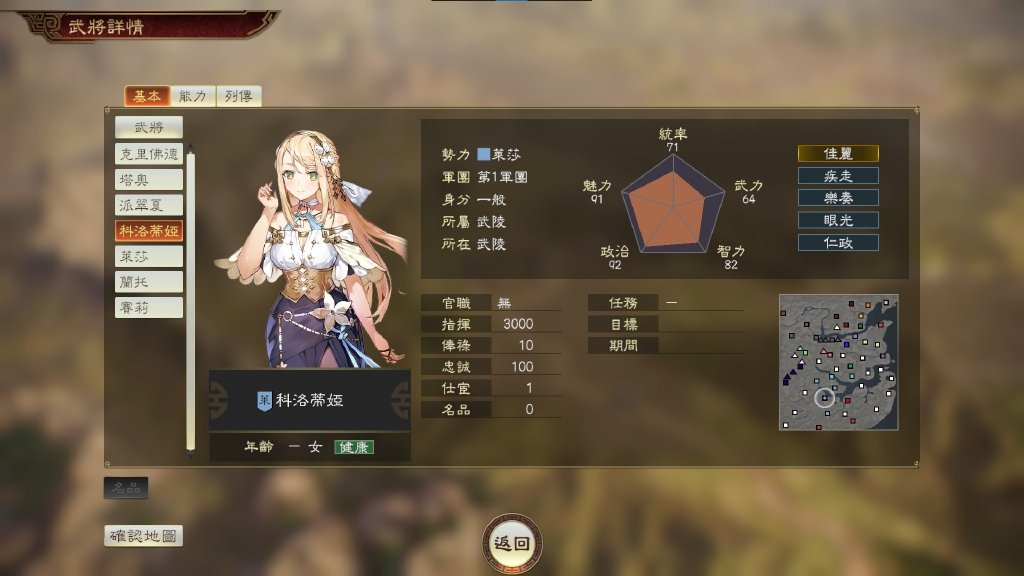Show the 列傳 biography tab
This screenshot has height=576, width=1024.
(x=238, y=96)
